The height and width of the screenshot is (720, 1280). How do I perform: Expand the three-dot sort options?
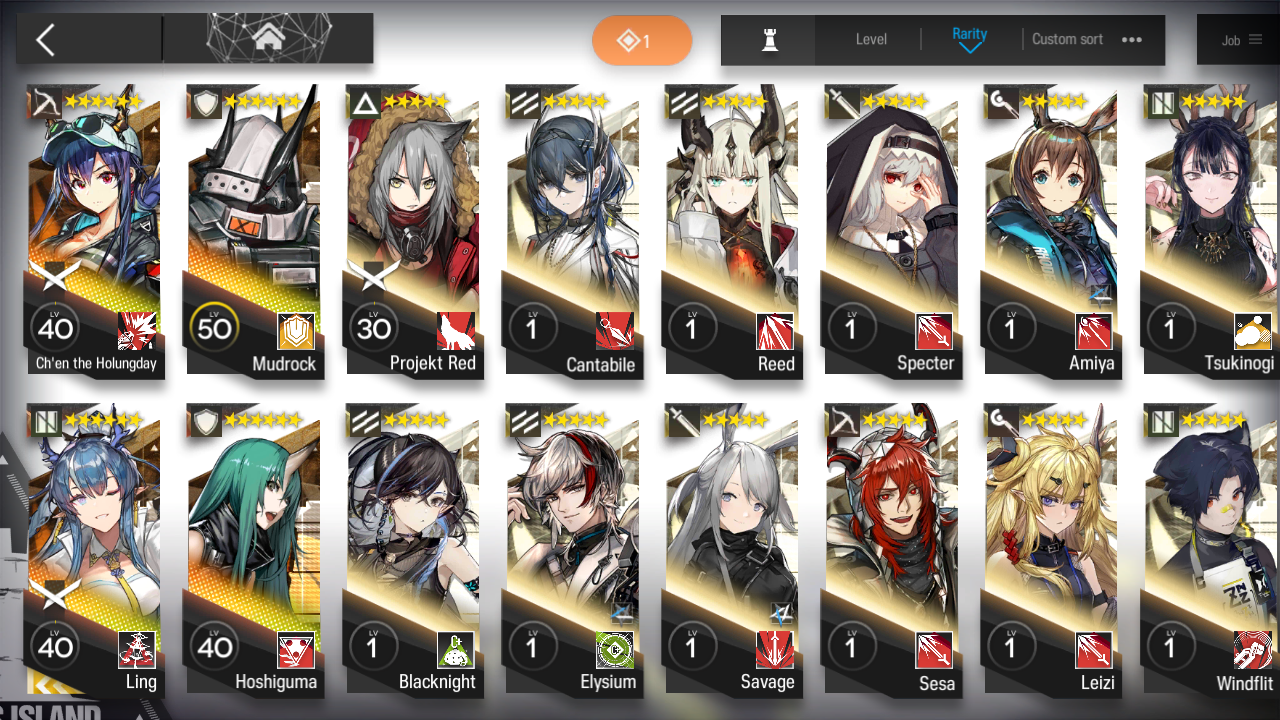pyautogui.click(x=1132, y=39)
